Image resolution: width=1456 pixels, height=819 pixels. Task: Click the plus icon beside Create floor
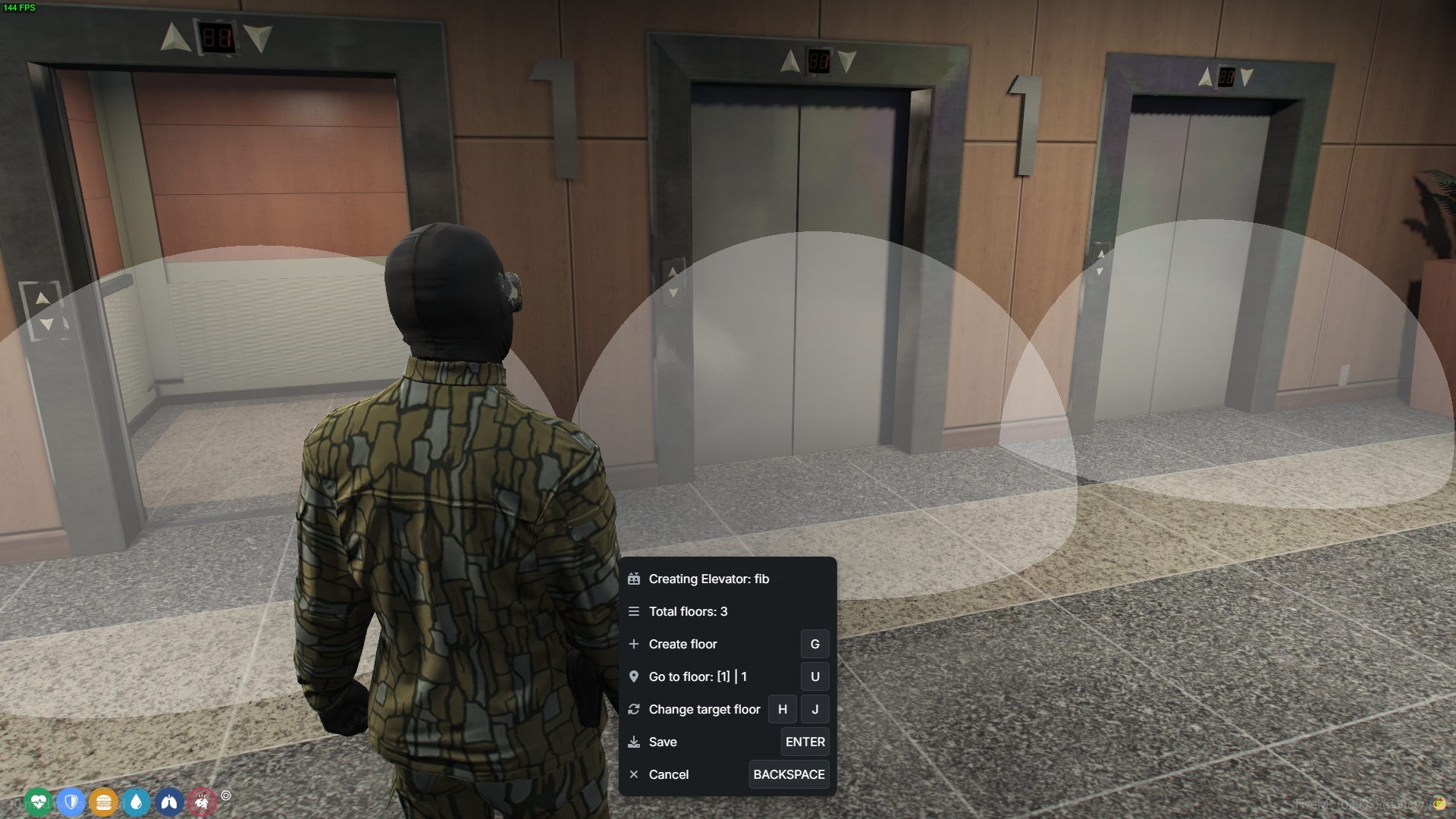pos(635,644)
